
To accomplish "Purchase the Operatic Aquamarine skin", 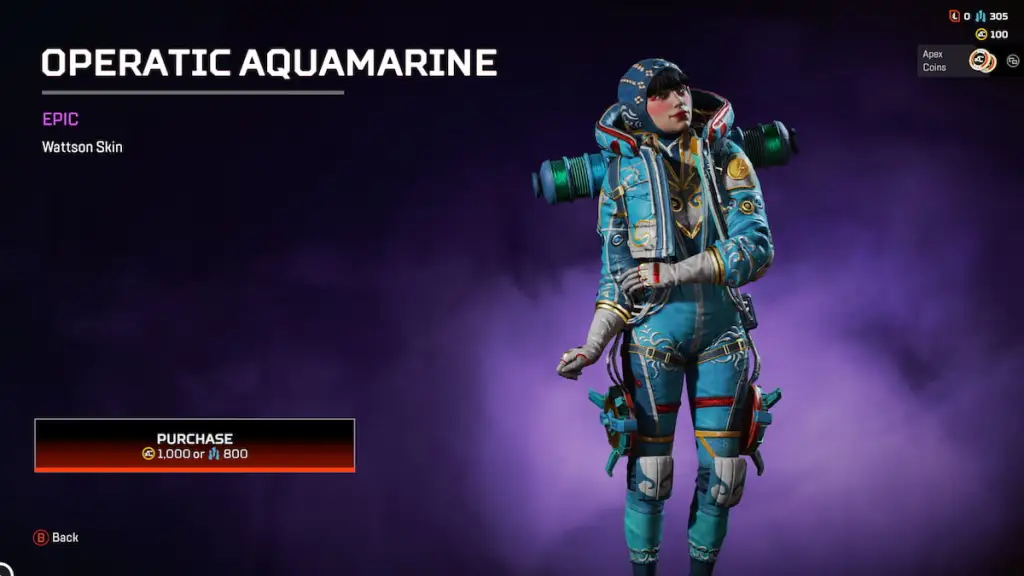I will pos(195,445).
